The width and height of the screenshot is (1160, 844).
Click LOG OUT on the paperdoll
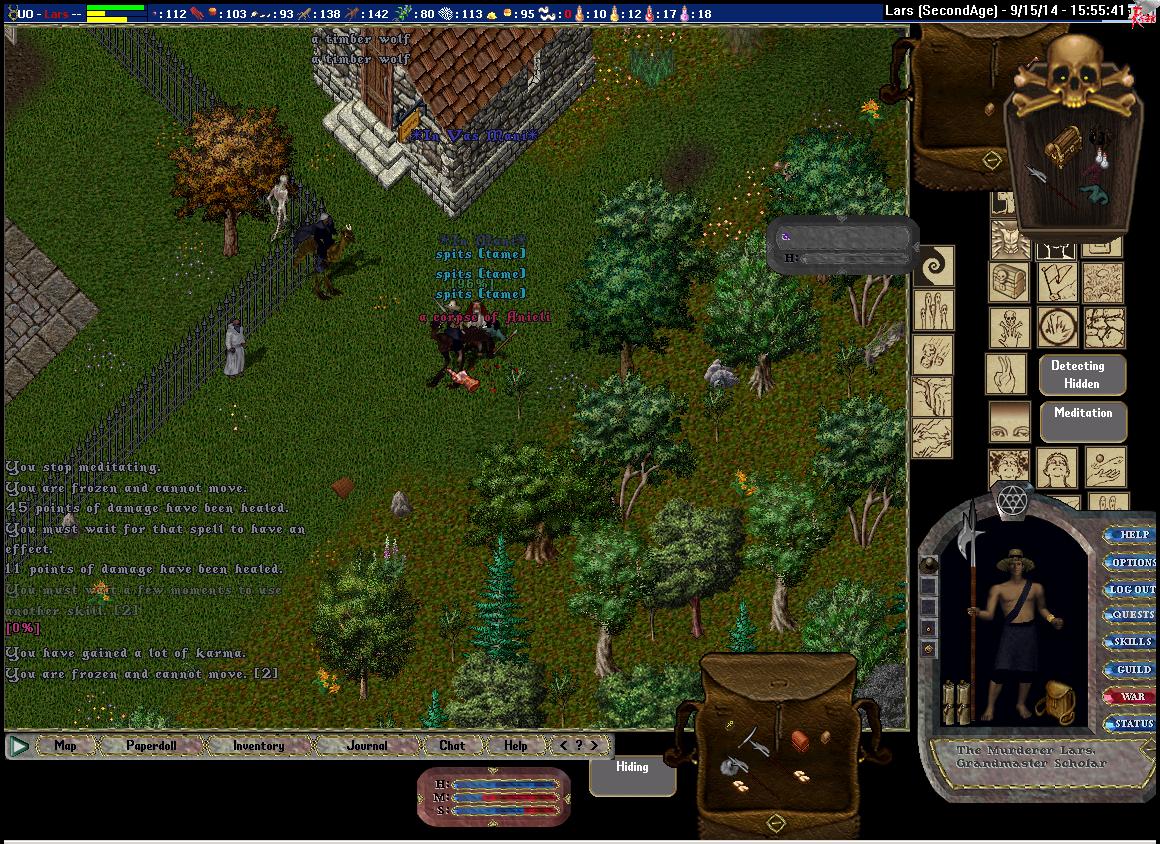tap(1131, 589)
